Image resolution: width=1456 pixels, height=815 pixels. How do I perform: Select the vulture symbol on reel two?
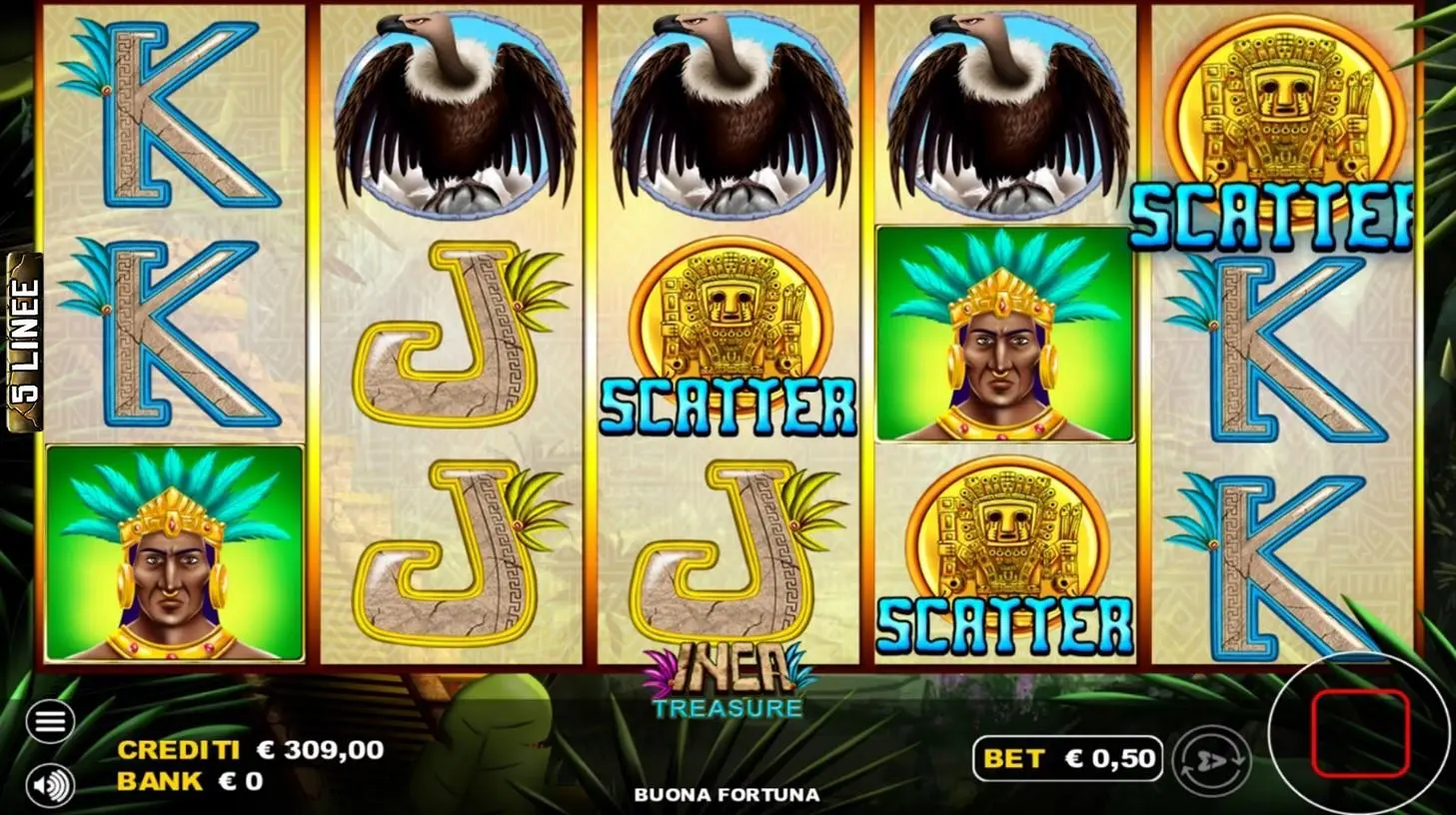click(452, 110)
